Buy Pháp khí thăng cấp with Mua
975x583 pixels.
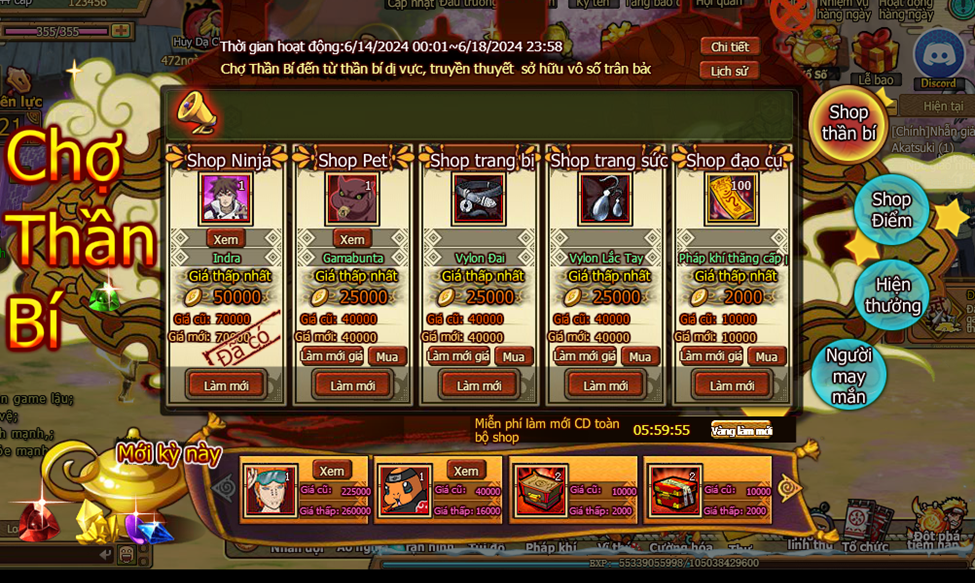click(x=766, y=357)
